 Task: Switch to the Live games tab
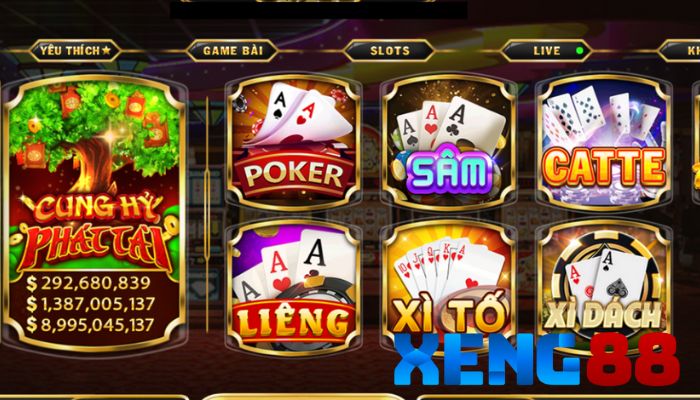coord(548,49)
